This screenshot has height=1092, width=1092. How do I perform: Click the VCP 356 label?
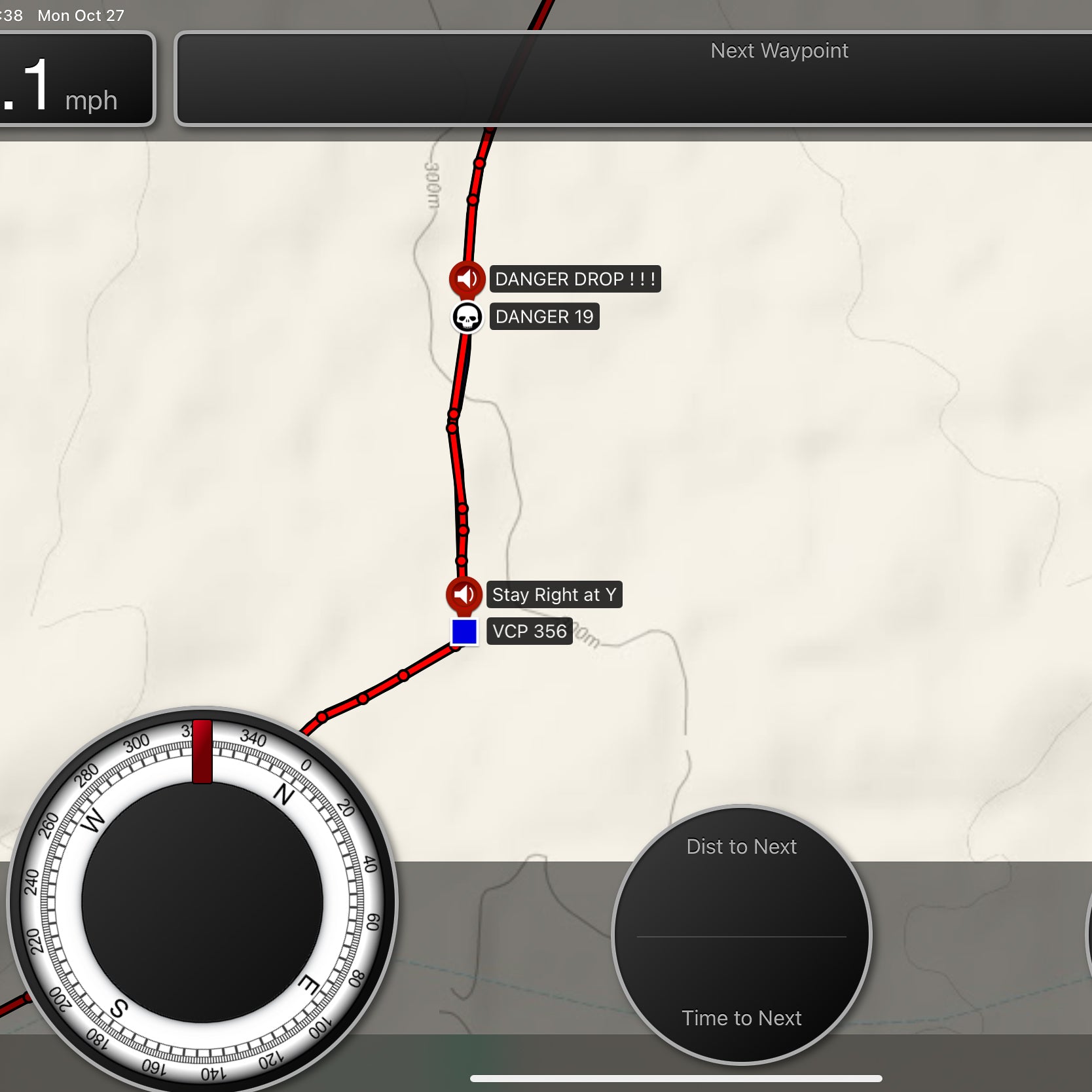[529, 632]
